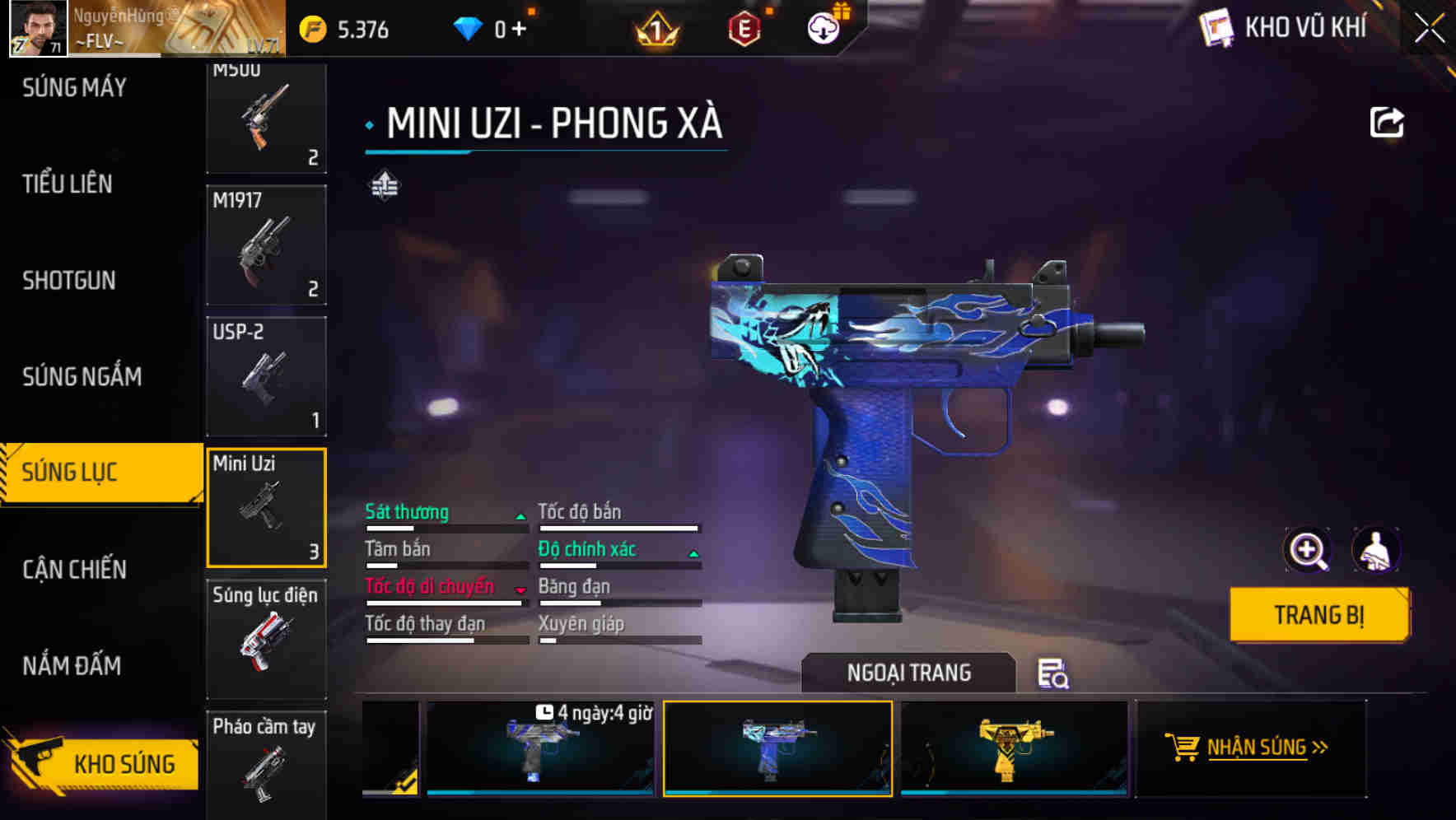Select the Mini Uzi weapon slot
This screenshot has height=820, width=1456.
point(266,507)
